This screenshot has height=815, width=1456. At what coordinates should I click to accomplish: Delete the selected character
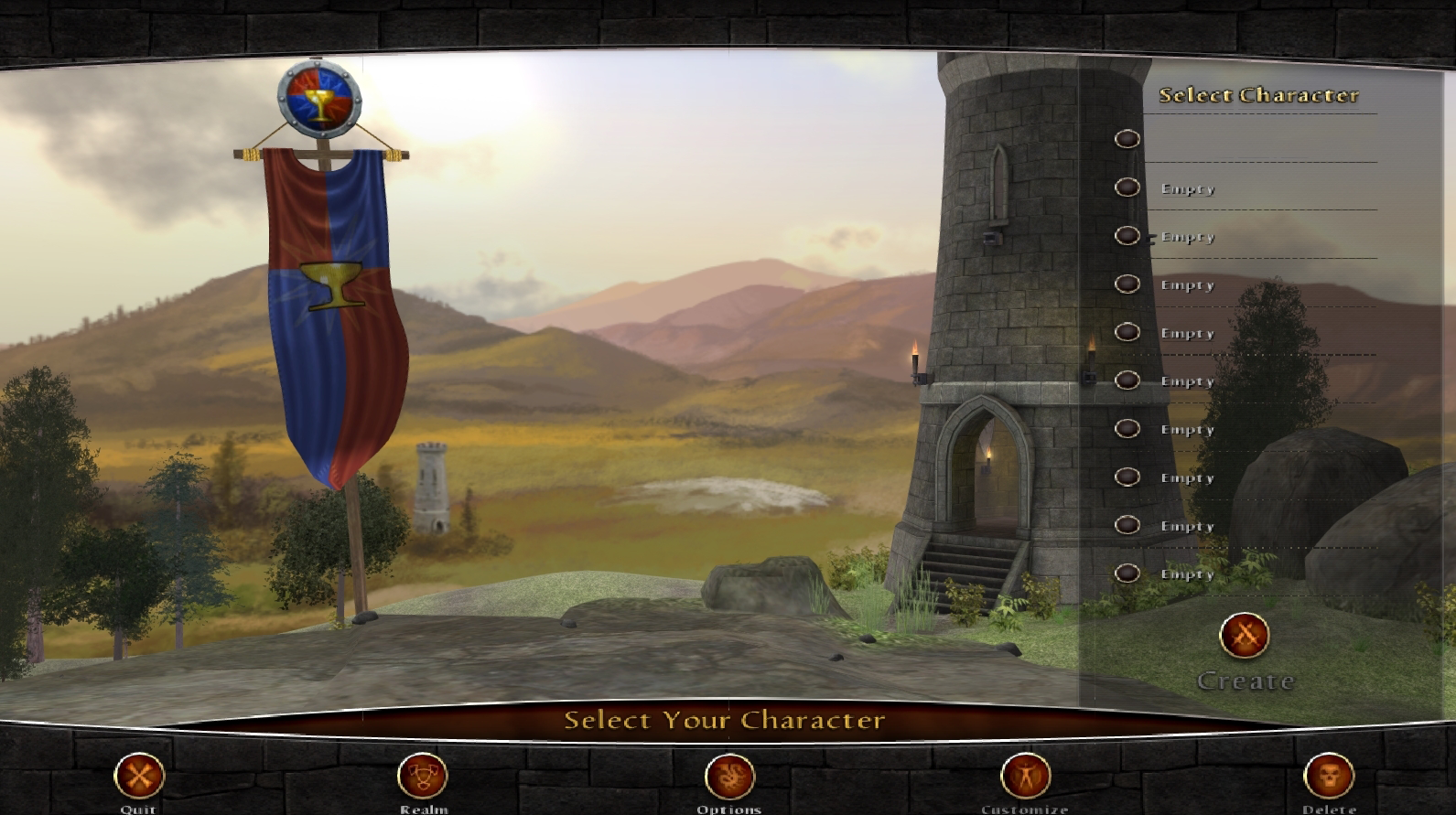pos(1329,777)
